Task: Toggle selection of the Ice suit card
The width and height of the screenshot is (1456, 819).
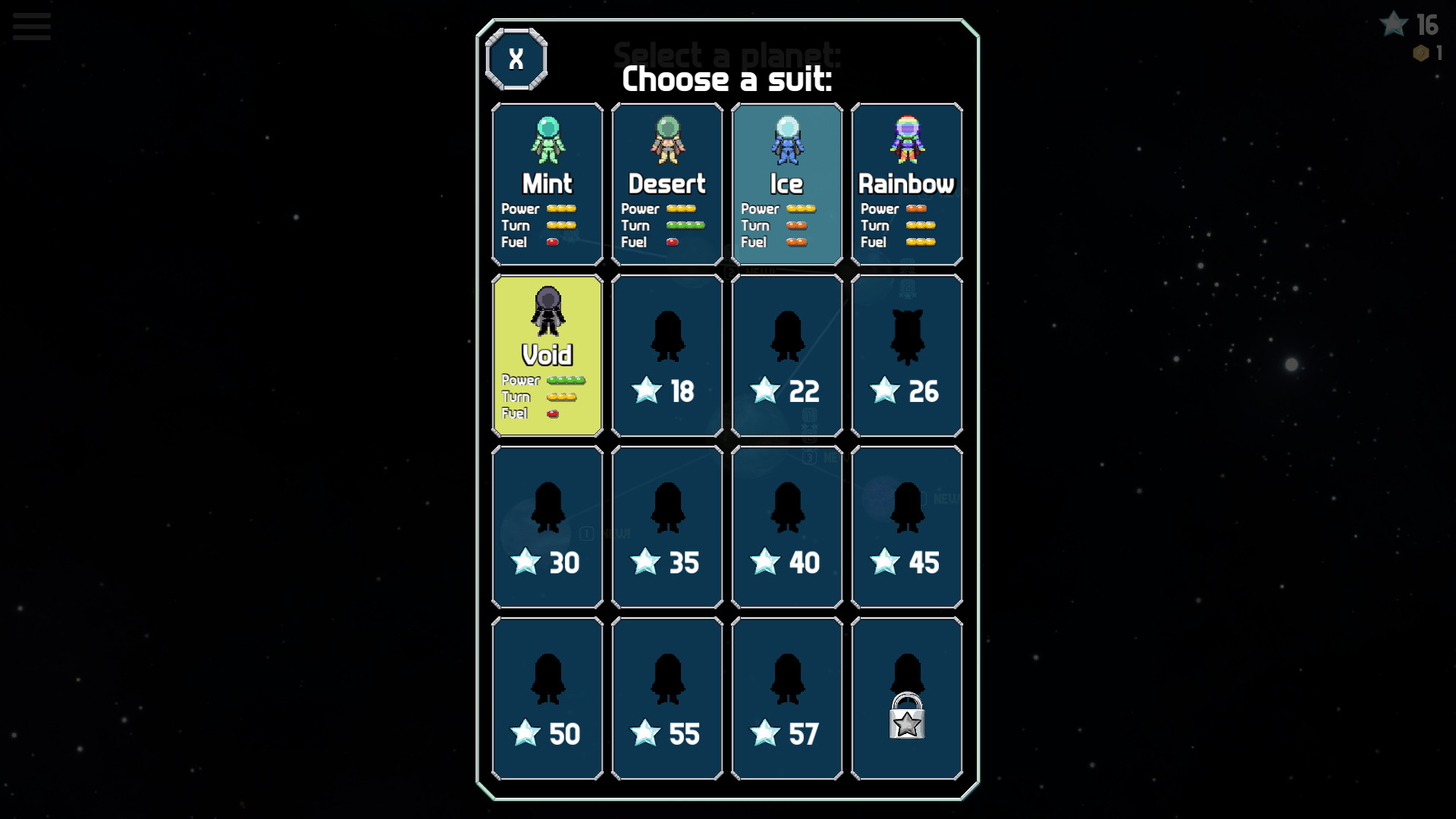Action: (786, 184)
